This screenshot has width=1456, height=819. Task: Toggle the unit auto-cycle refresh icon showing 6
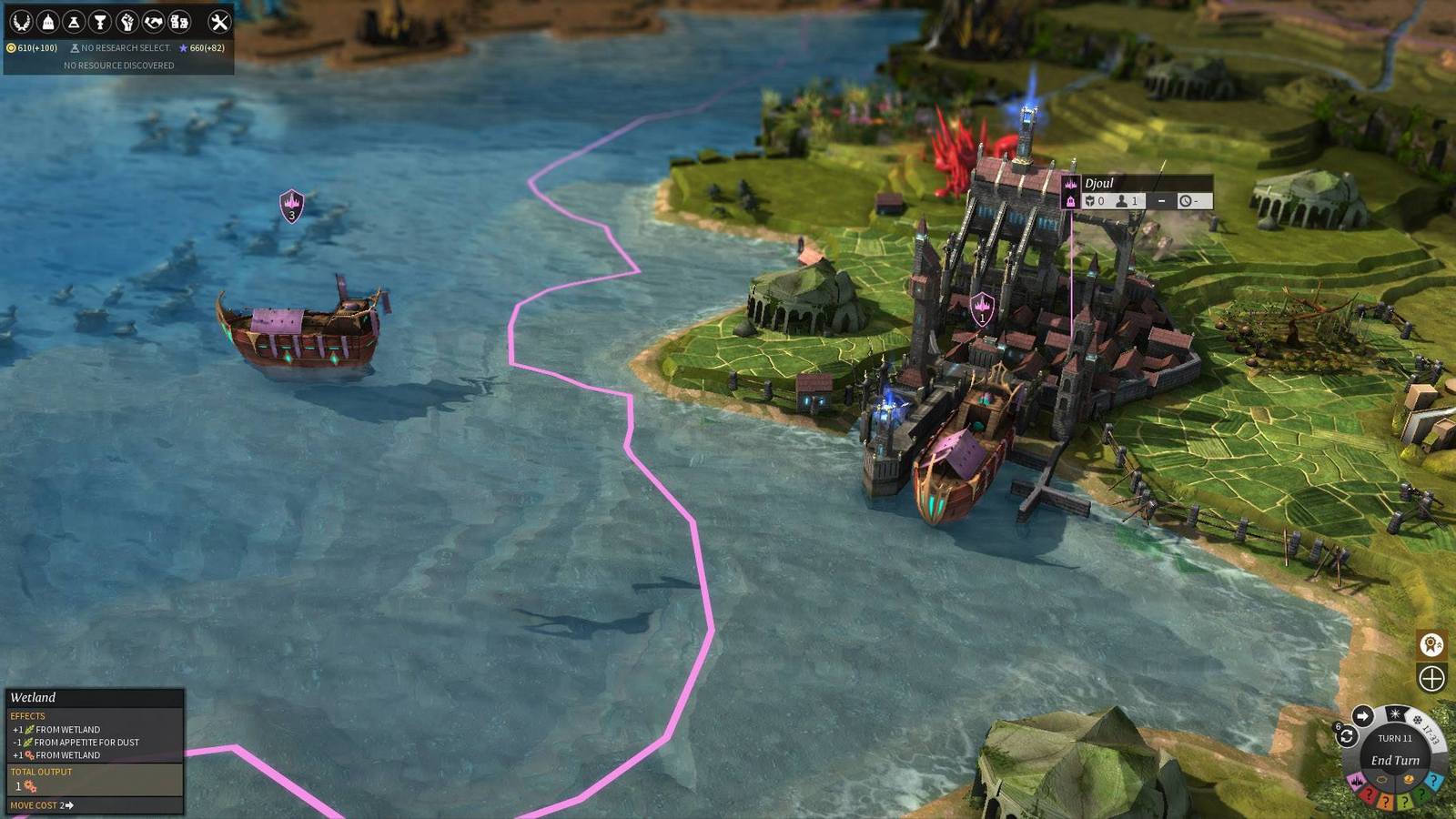coord(1346,734)
